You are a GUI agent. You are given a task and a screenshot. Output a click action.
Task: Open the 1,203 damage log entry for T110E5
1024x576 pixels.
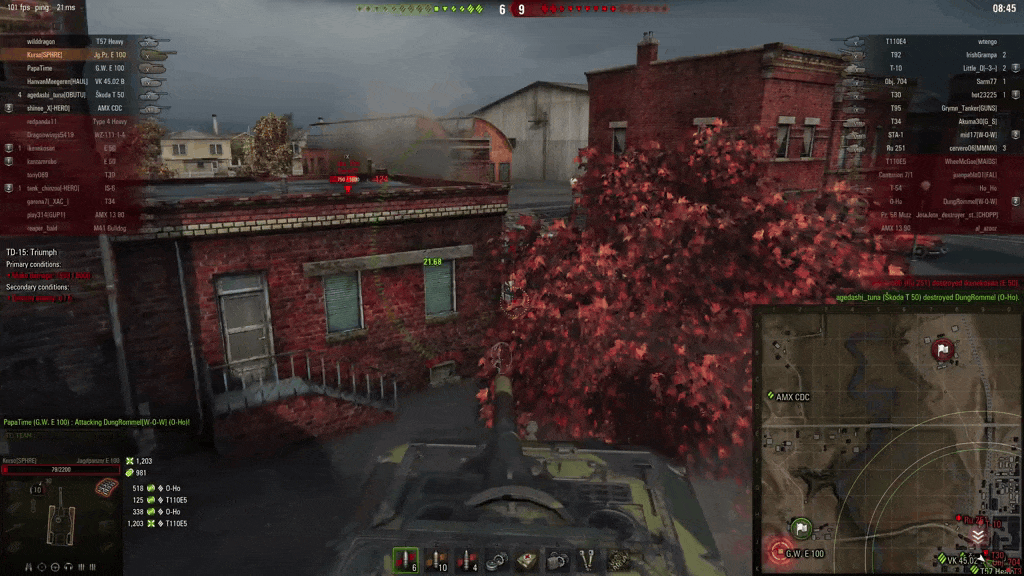coord(160,523)
